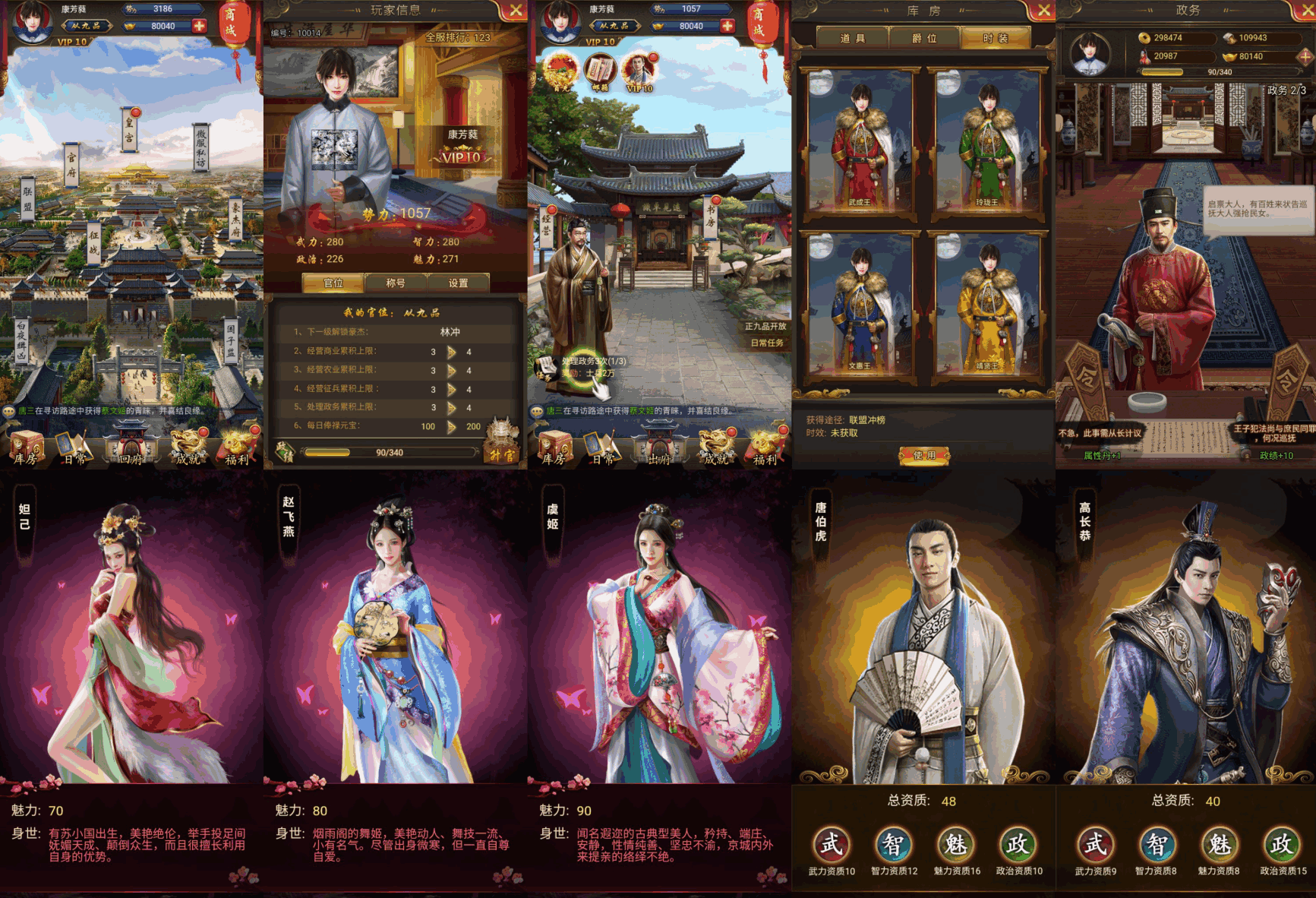Pick the blue 文惠王 costume

(859, 305)
